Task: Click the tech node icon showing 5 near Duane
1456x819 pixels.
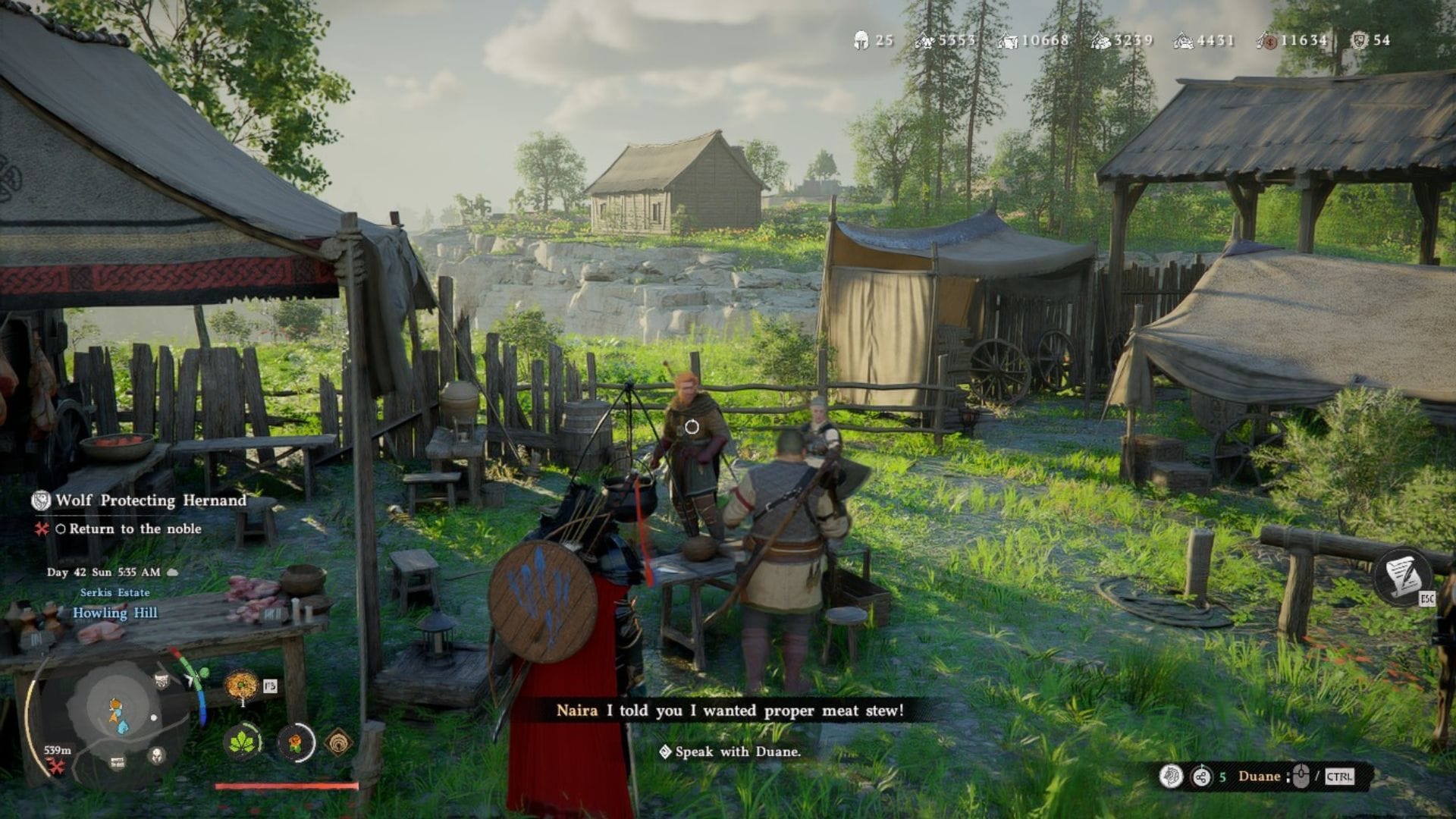Action: [x=1202, y=776]
